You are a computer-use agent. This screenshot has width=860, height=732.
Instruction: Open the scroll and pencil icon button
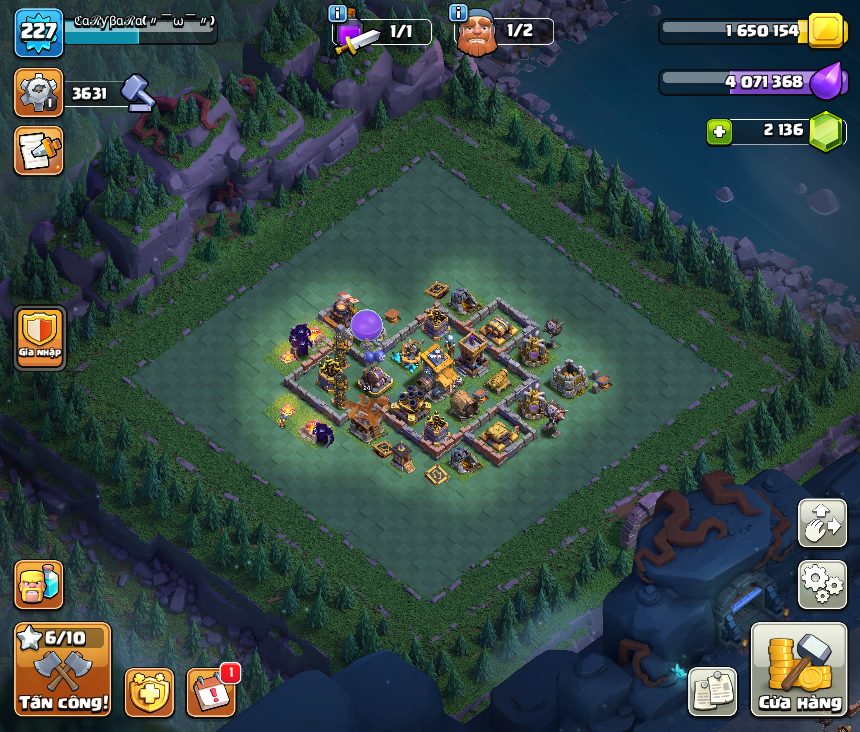click(39, 151)
